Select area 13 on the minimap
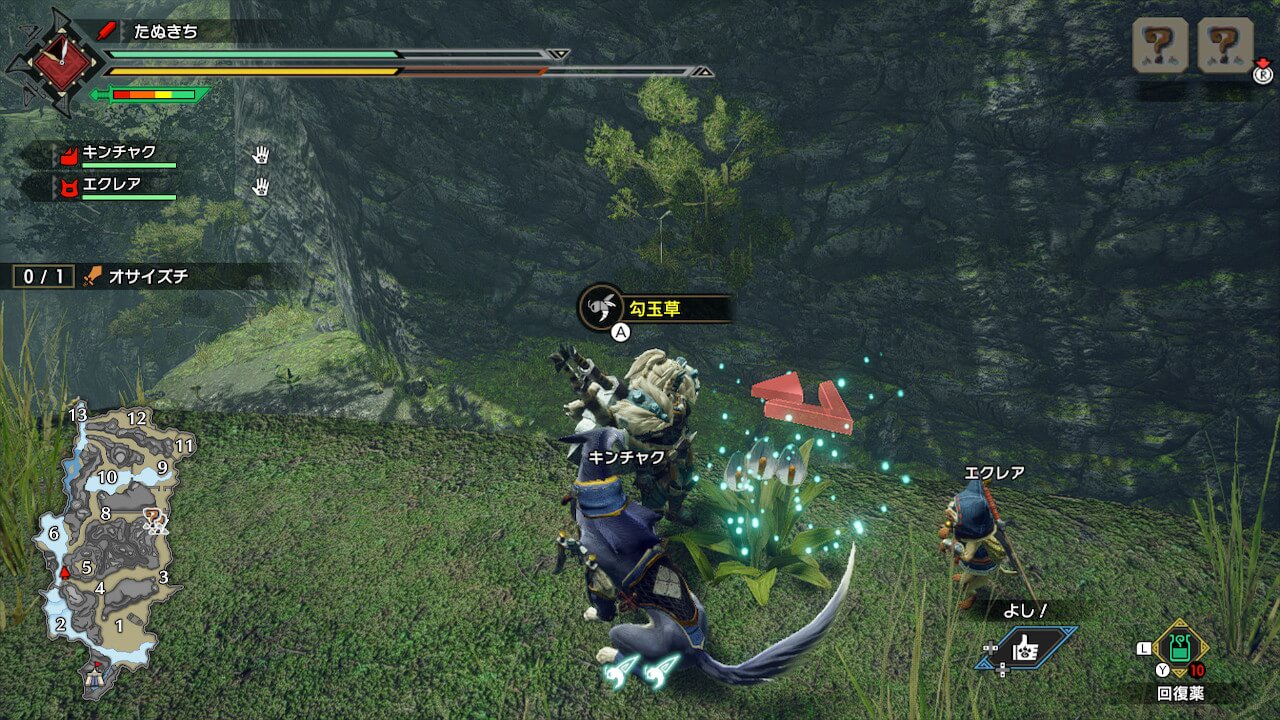1280x720 pixels. 78,414
